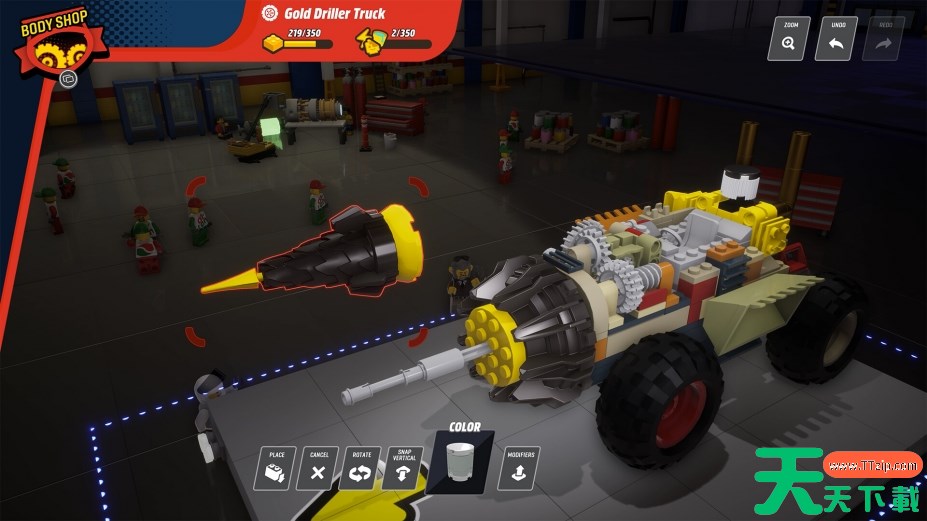
Task: Undo the last build action
Action: tap(836, 39)
